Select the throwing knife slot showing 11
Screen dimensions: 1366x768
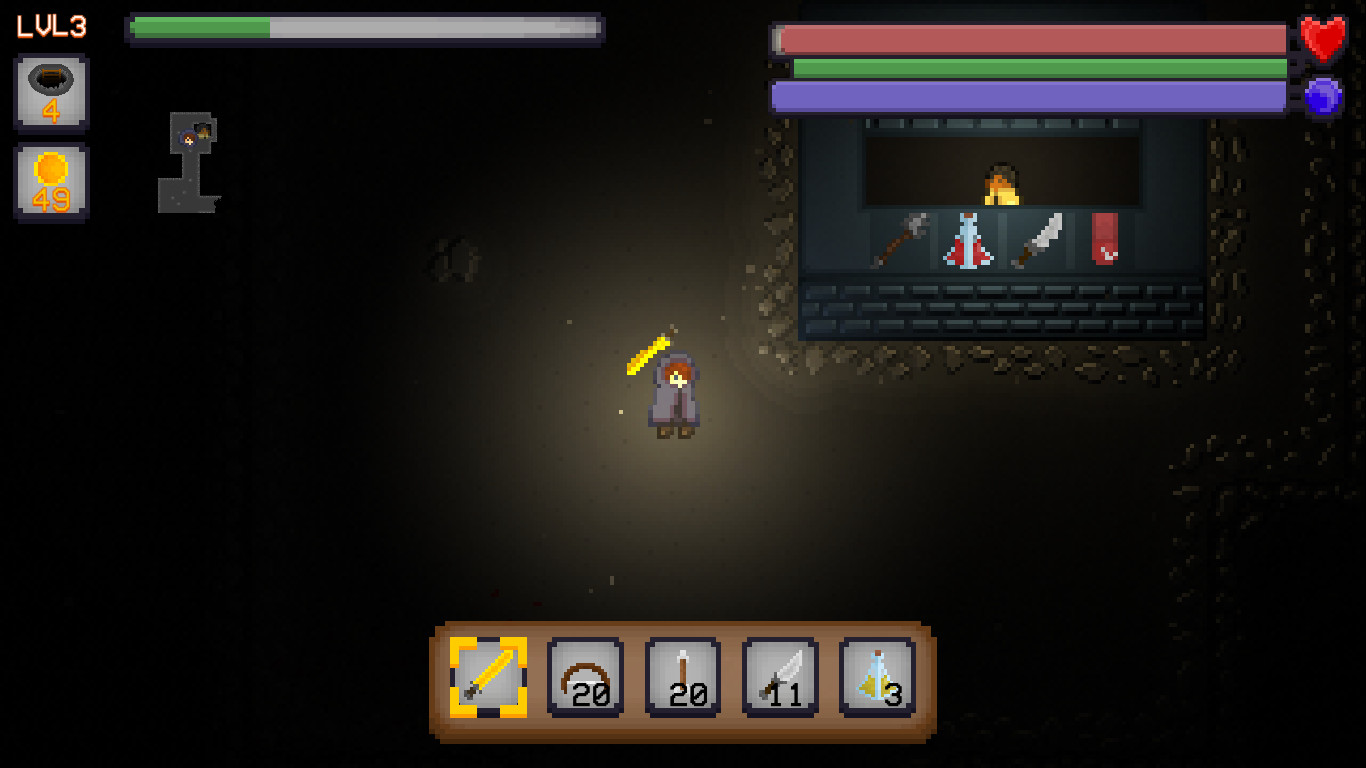(779, 679)
